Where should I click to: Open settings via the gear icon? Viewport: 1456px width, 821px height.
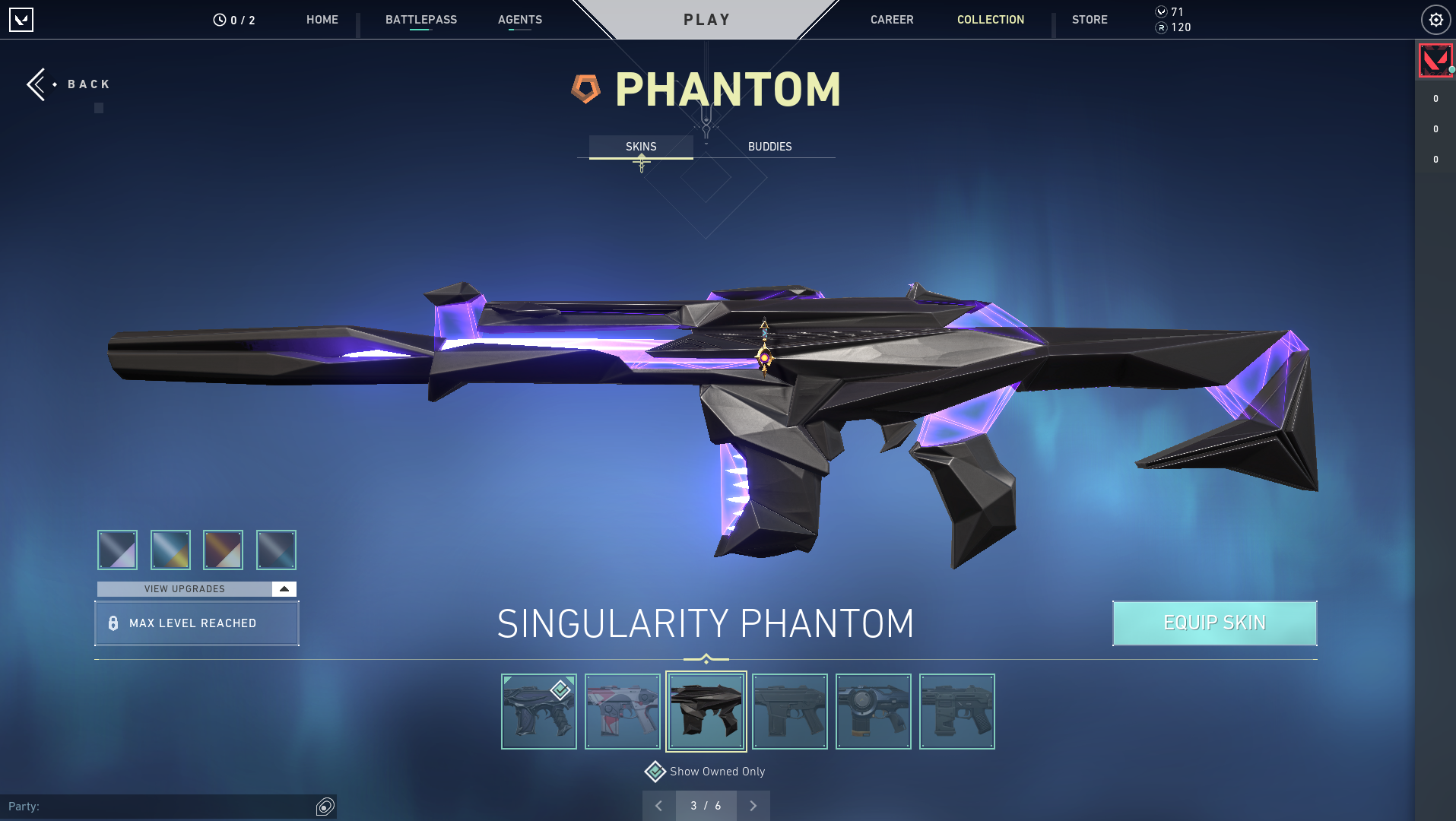tap(1435, 20)
